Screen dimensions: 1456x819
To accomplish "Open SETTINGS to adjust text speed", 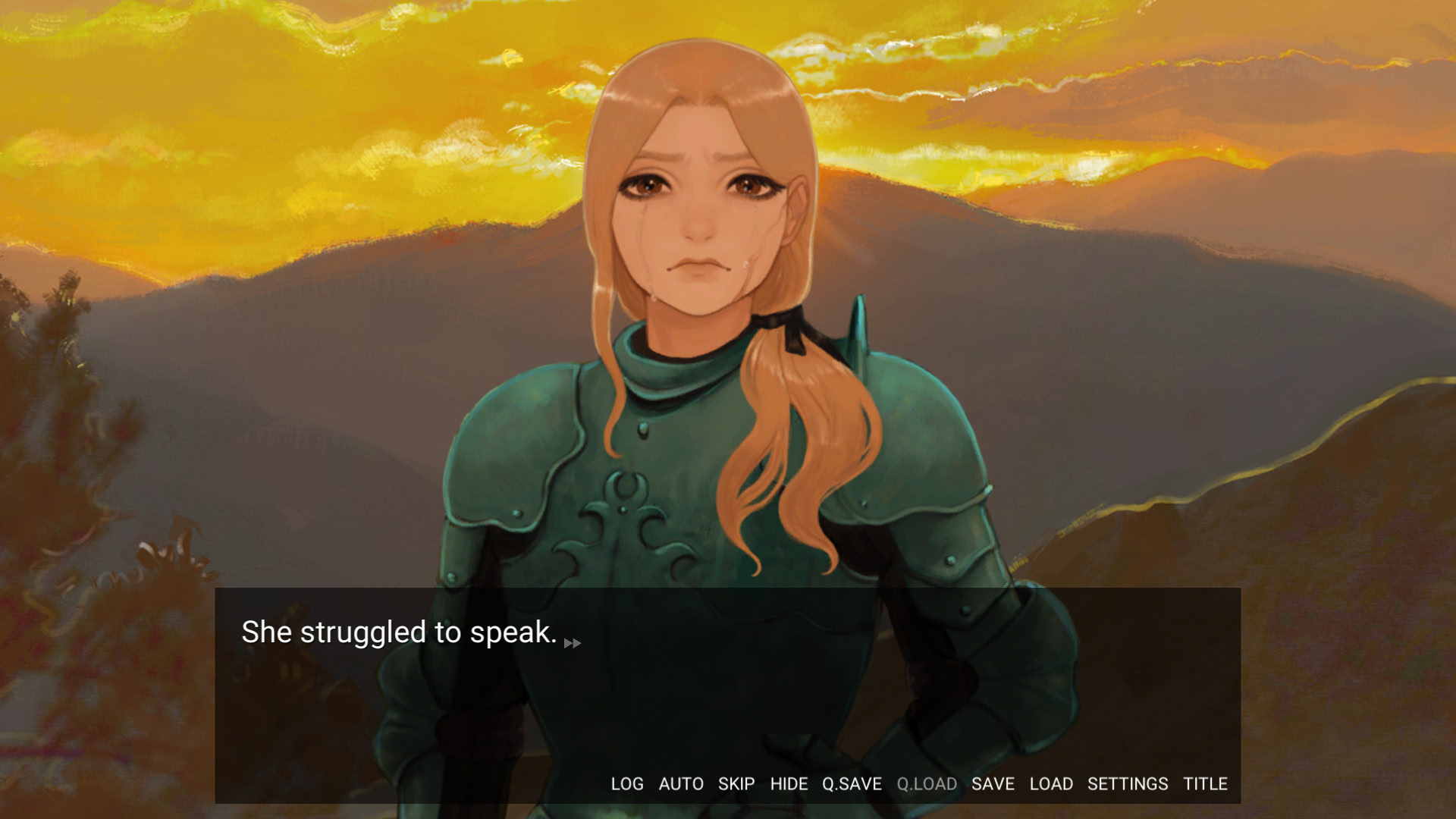I will (x=1128, y=784).
